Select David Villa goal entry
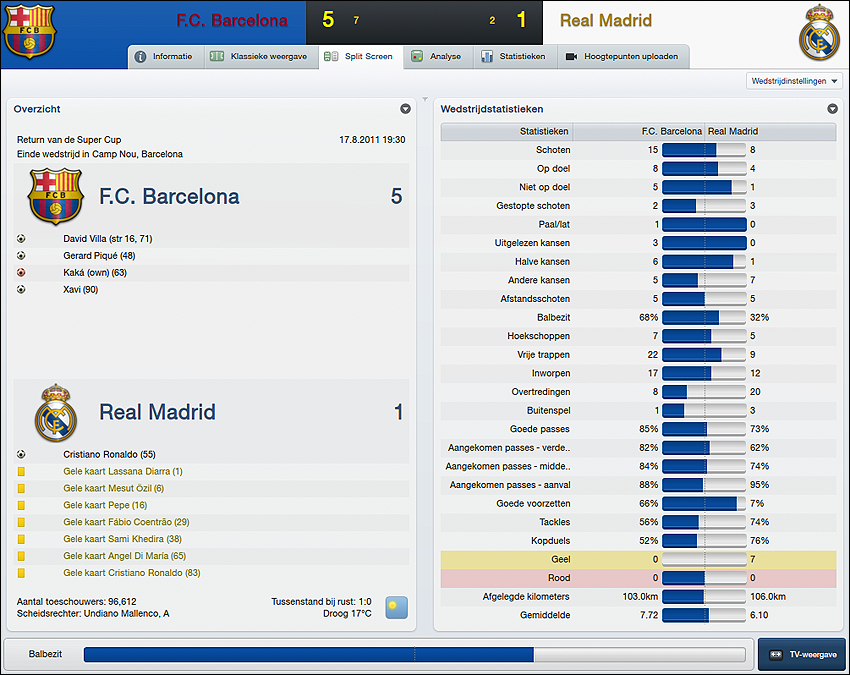 (108, 239)
